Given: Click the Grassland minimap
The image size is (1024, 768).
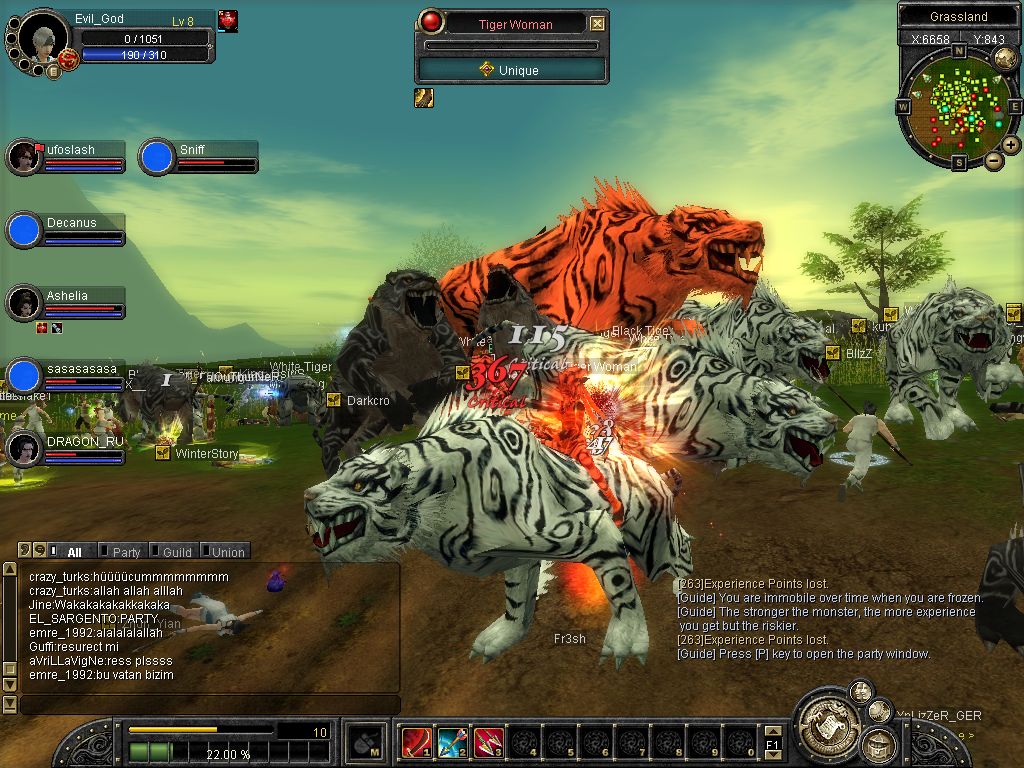Looking at the screenshot, I should [958, 107].
